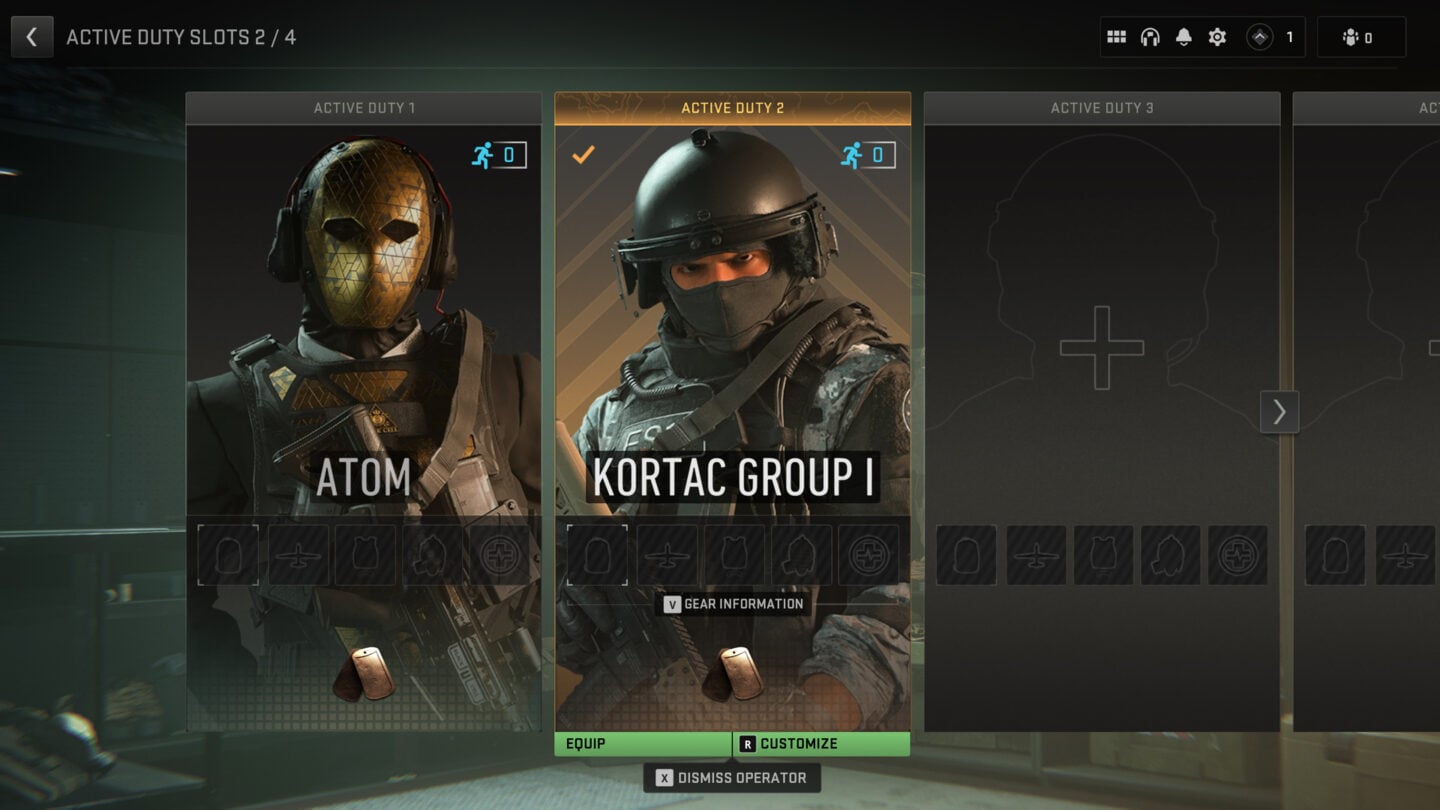Viewport: 1440px width, 810px height.
Task: Click Dismiss Operator at the bottom
Action: coord(731,777)
